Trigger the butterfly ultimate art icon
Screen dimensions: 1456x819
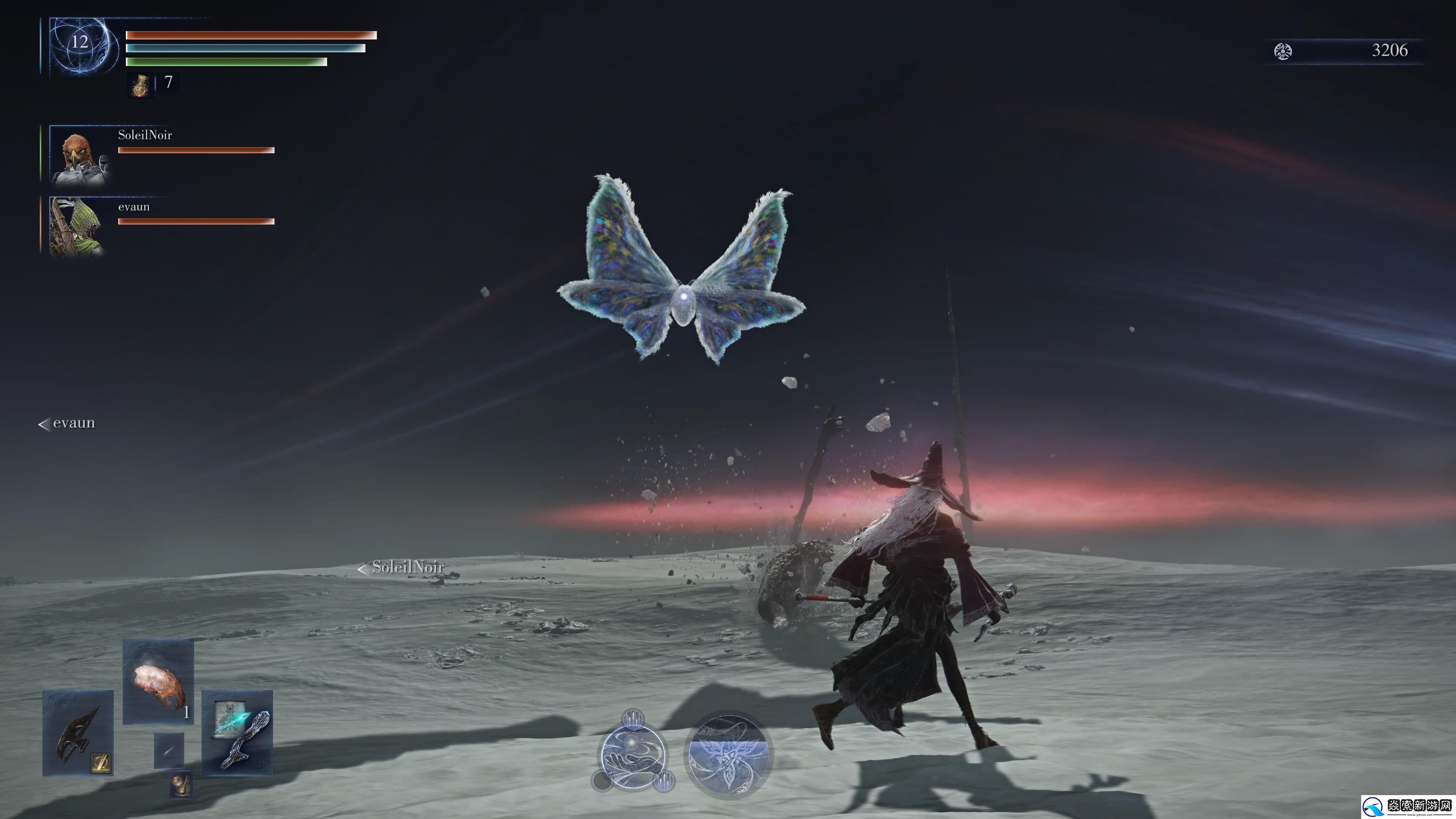pos(728,754)
